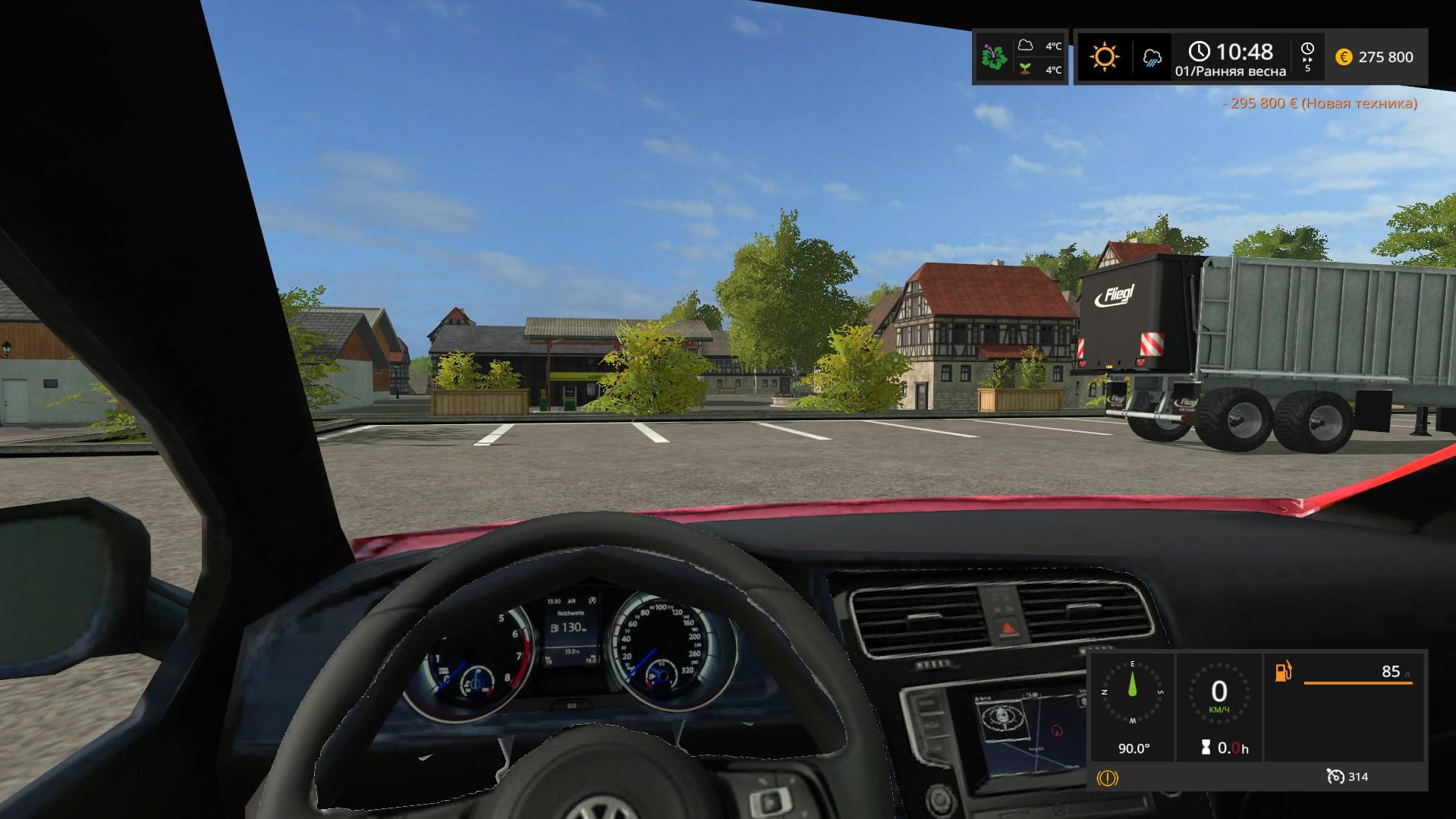Activate the cruise control speed icon
1456x819 pixels.
coord(1335,776)
